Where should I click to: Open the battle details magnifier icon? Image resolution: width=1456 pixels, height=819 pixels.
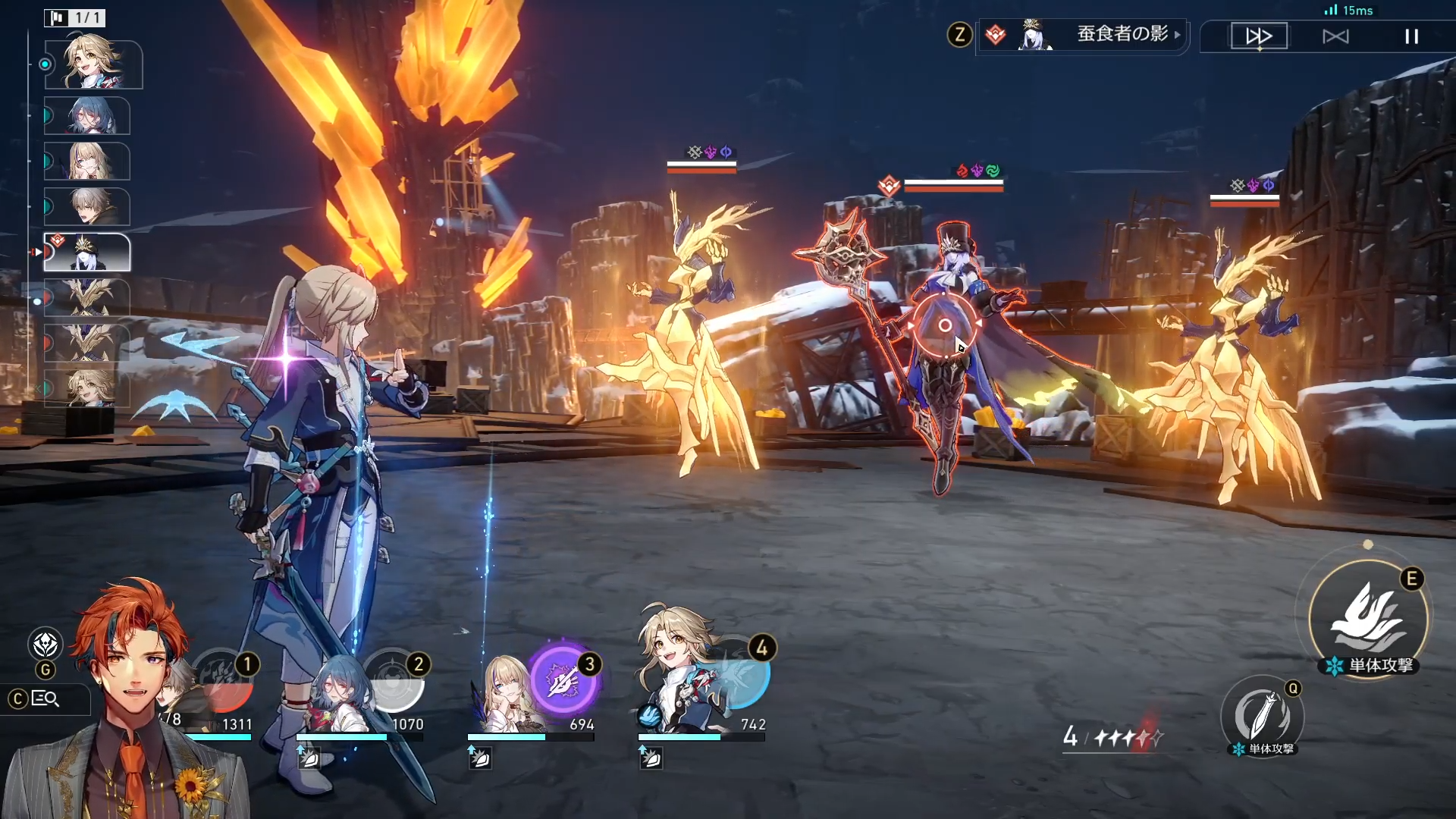(45, 698)
